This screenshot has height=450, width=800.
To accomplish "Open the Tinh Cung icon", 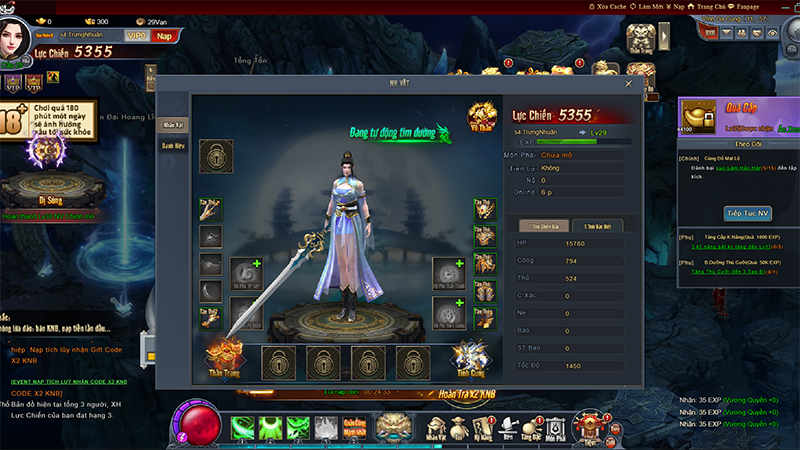I will point(468,354).
